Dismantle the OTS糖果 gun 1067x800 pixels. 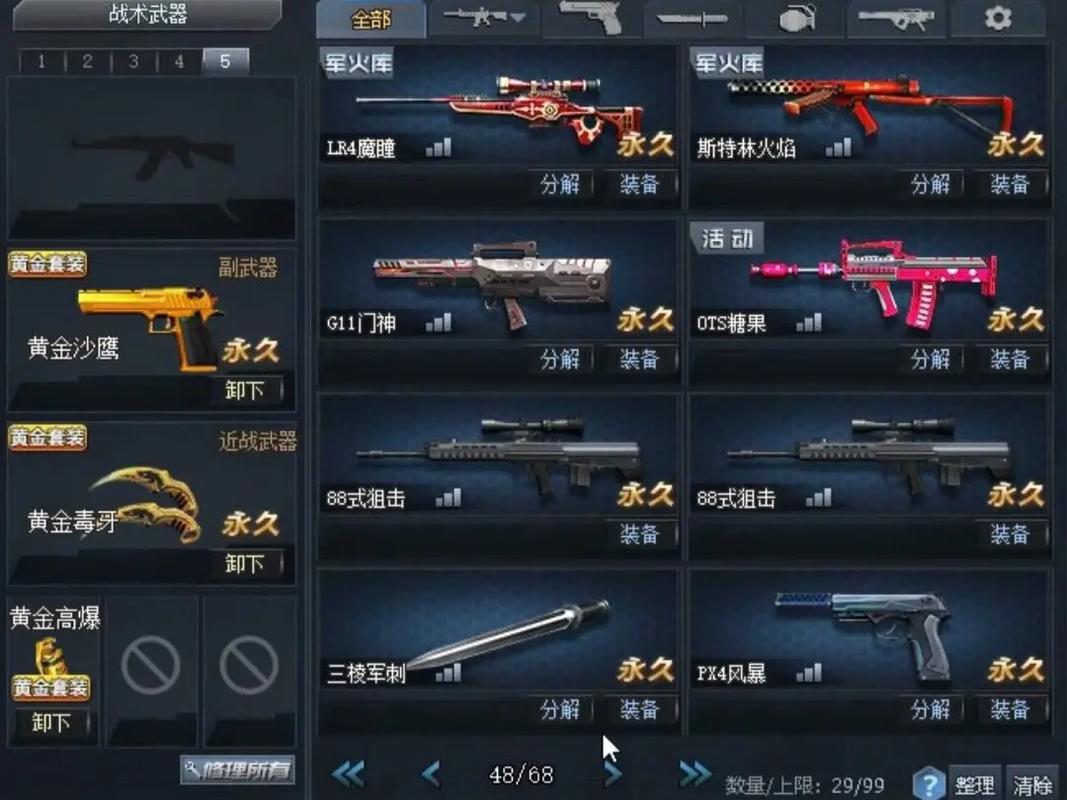(930, 359)
